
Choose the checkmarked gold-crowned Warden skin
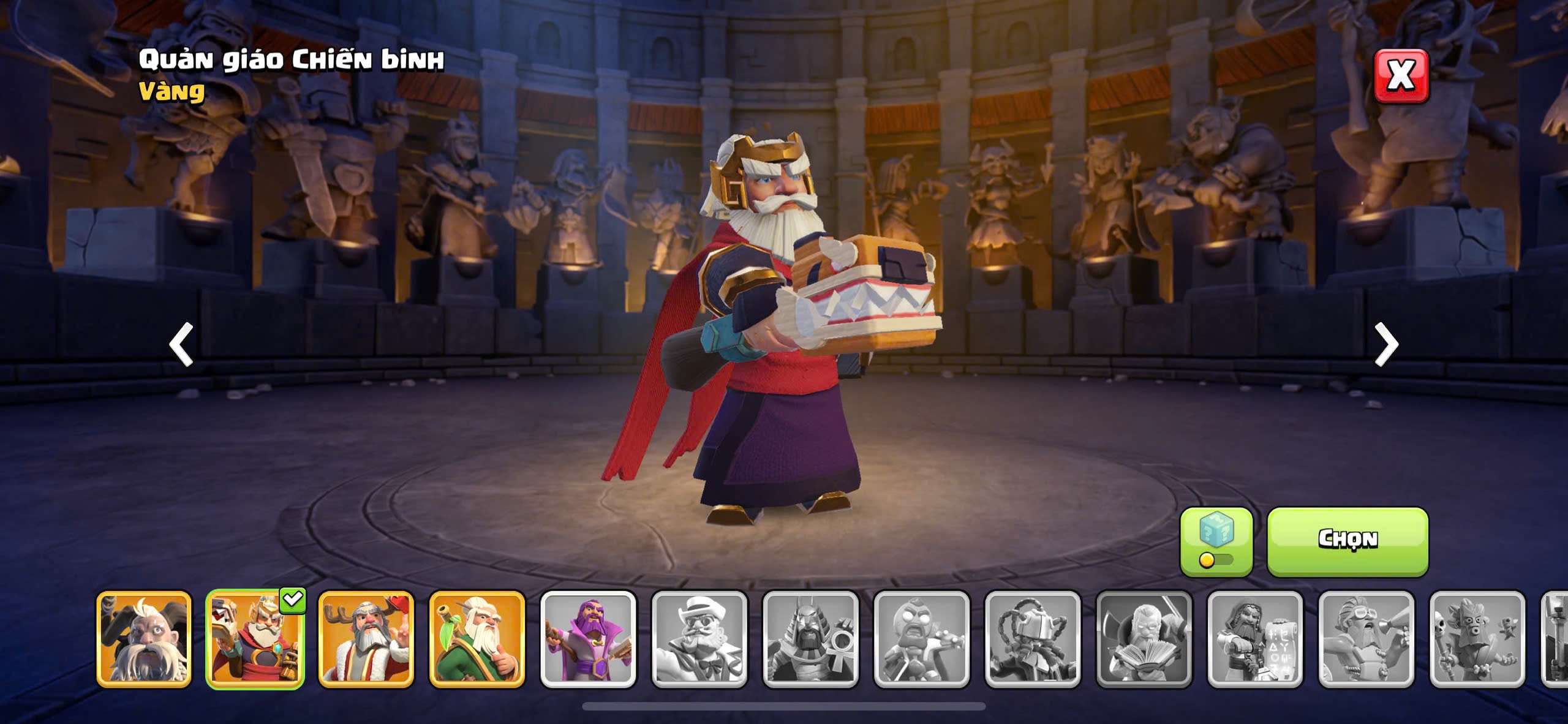point(255,639)
